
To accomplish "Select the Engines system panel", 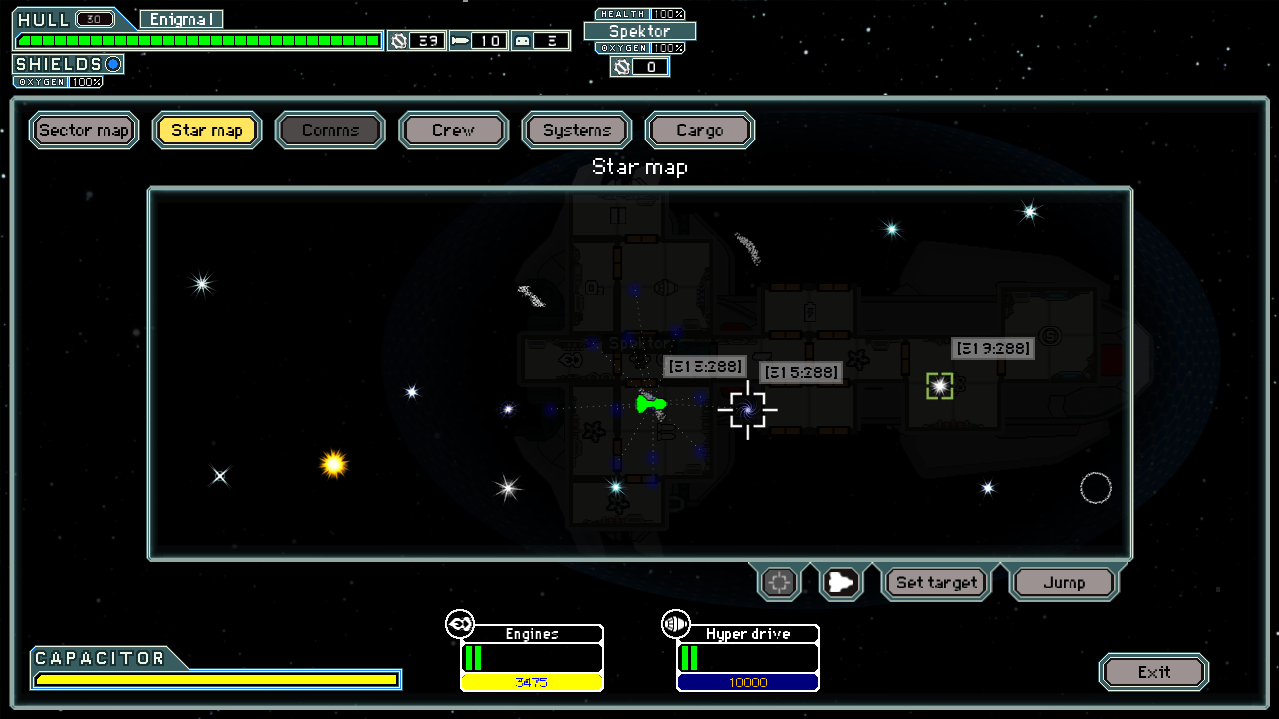I will [x=531, y=658].
